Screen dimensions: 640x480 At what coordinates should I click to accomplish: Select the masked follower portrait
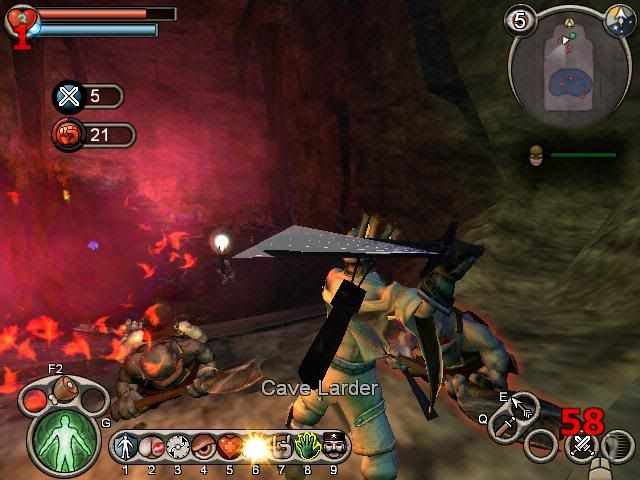537,156
